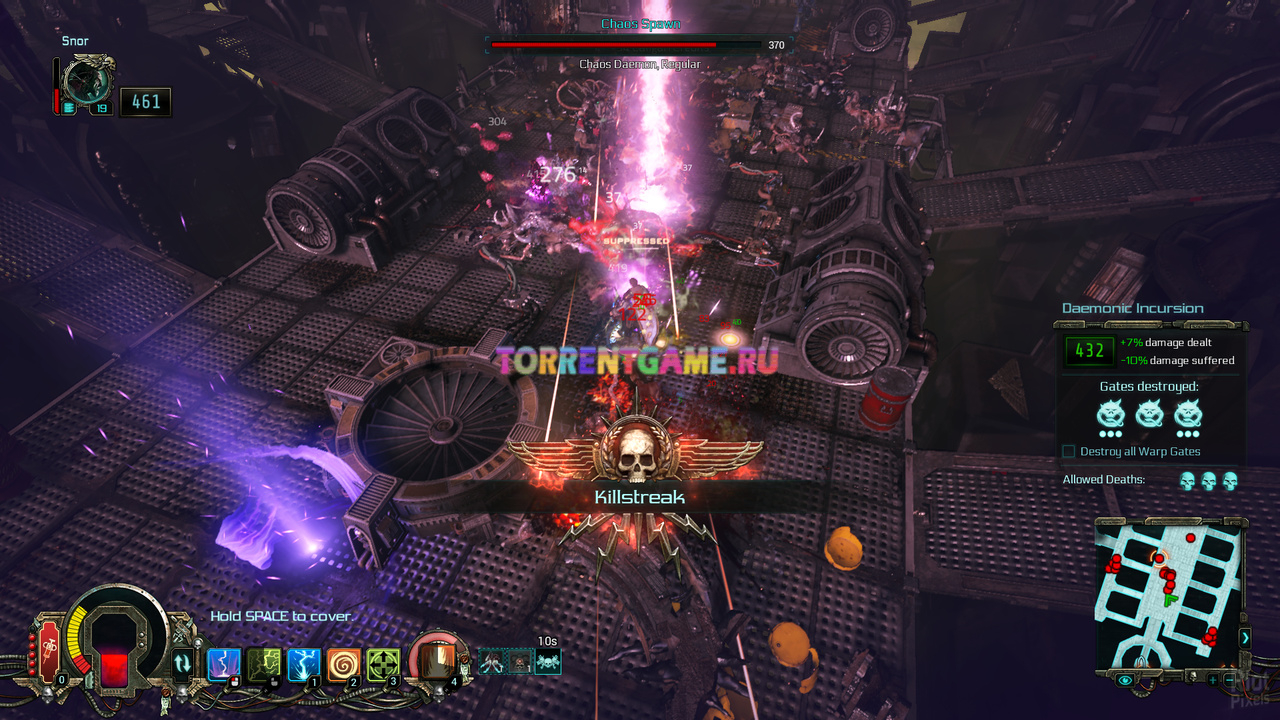Select the Daemonic Incursion objective tracker title
The height and width of the screenshot is (720, 1280).
[x=1132, y=308]
